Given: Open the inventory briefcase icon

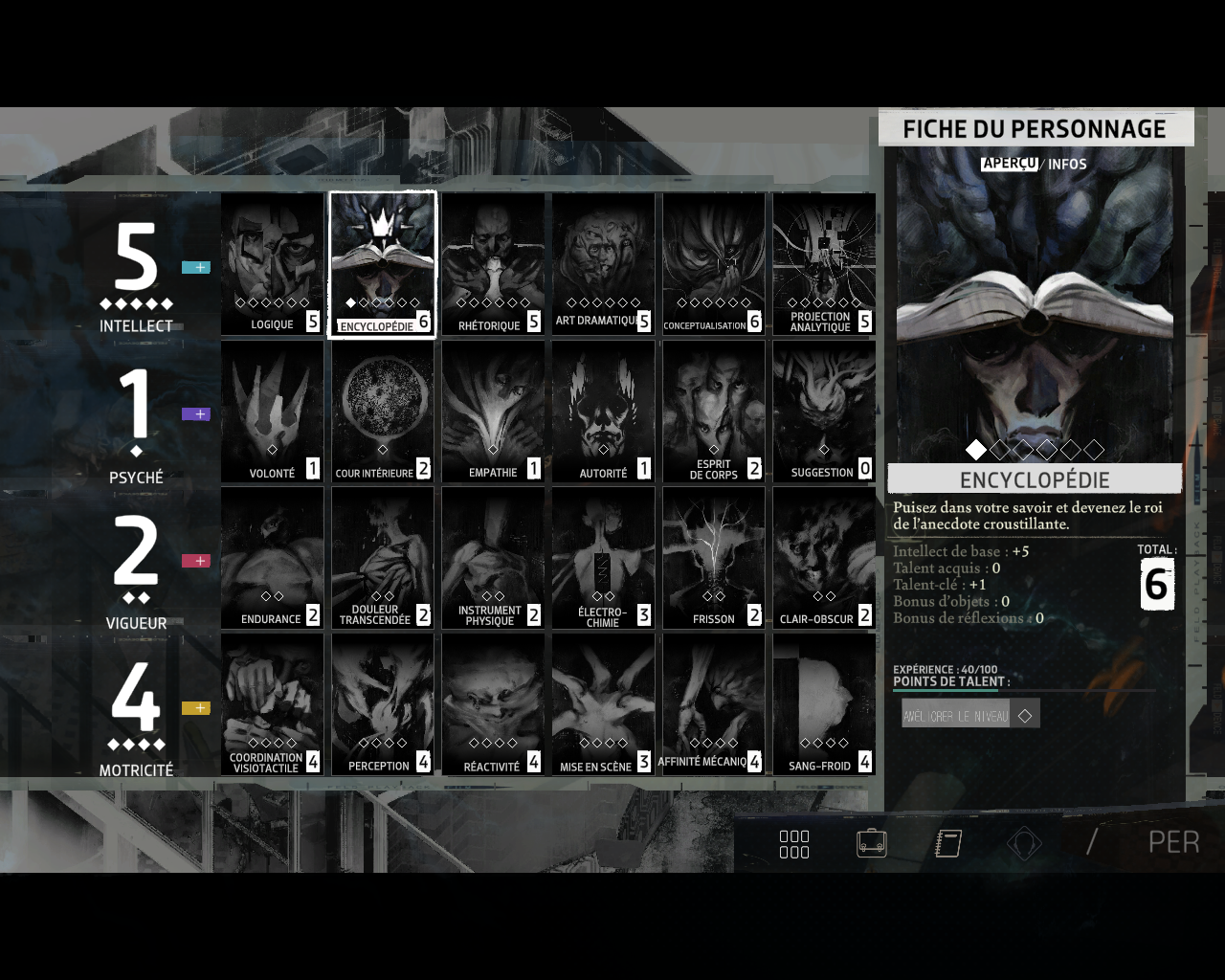Looking at the screenshot, I should [871, 843].
